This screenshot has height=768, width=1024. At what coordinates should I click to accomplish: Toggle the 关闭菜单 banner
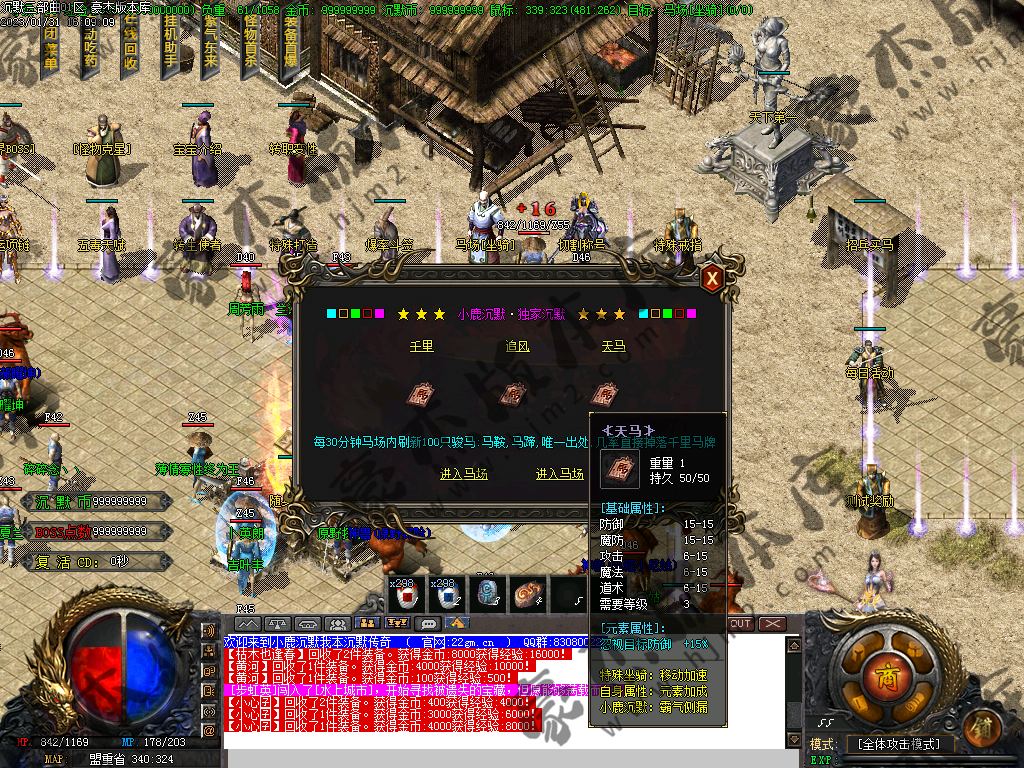point(50,45)
